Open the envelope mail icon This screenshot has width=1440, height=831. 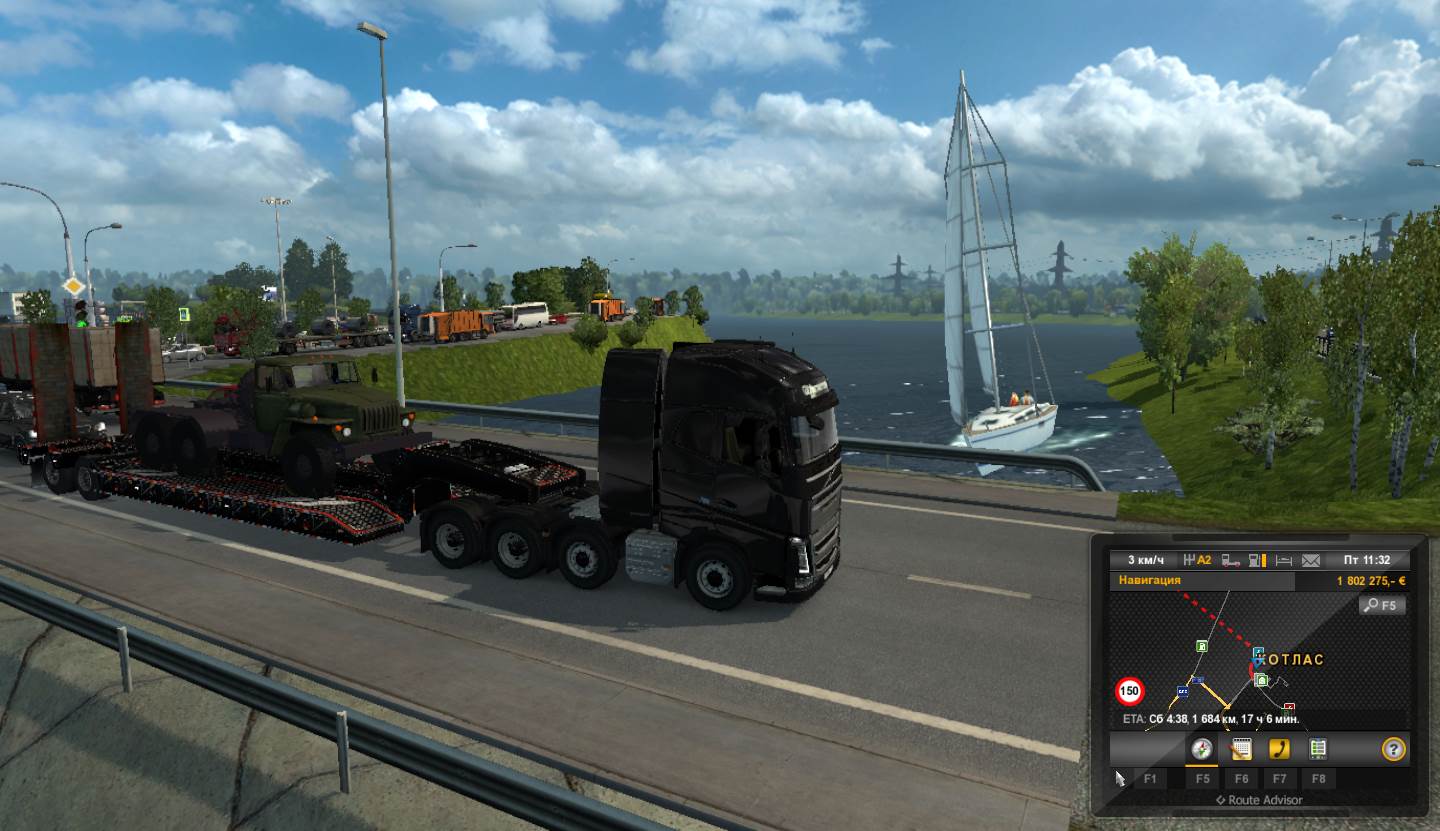[1311, 560]
